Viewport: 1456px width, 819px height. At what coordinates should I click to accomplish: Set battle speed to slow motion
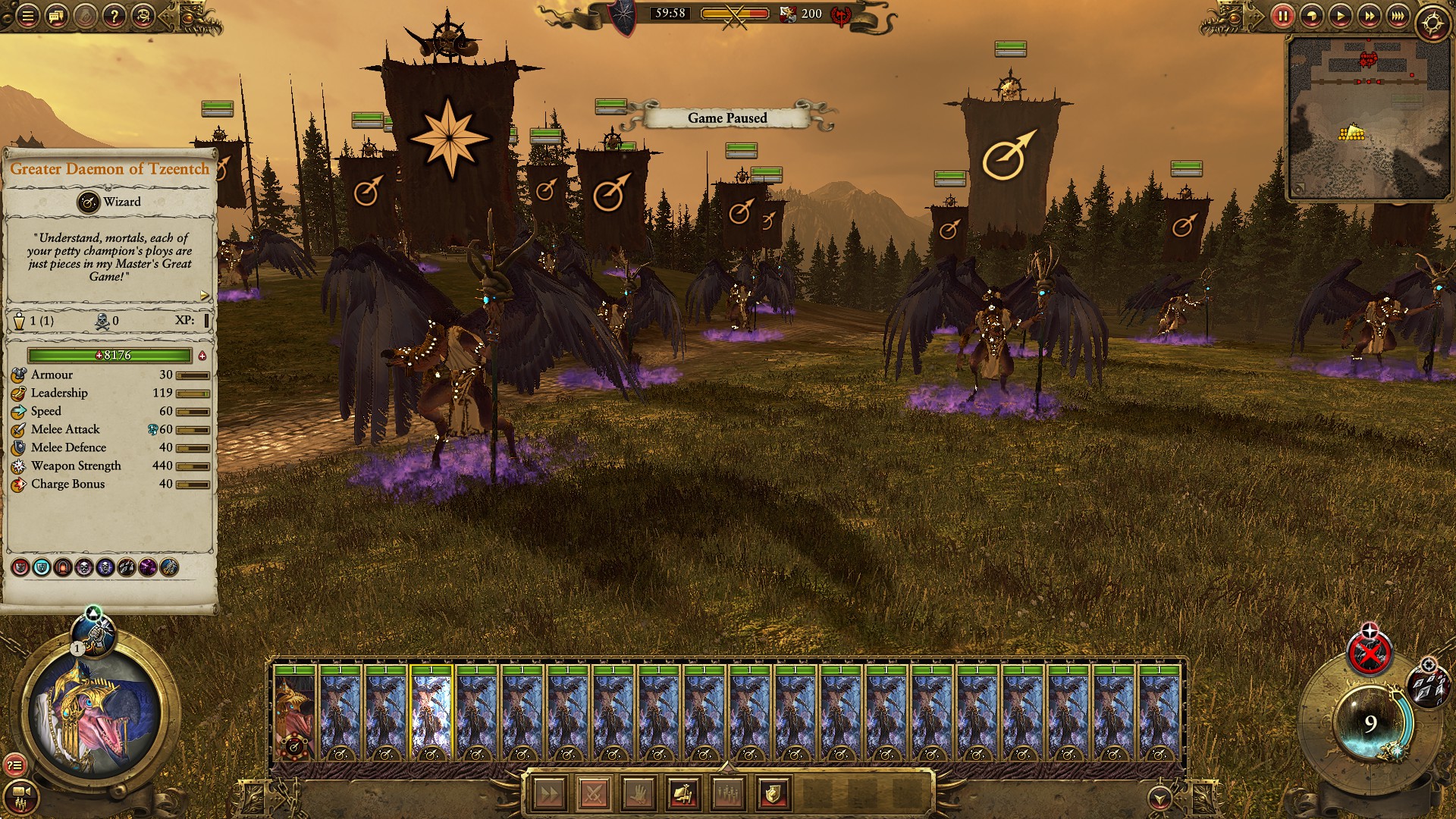coord(1311,15)
